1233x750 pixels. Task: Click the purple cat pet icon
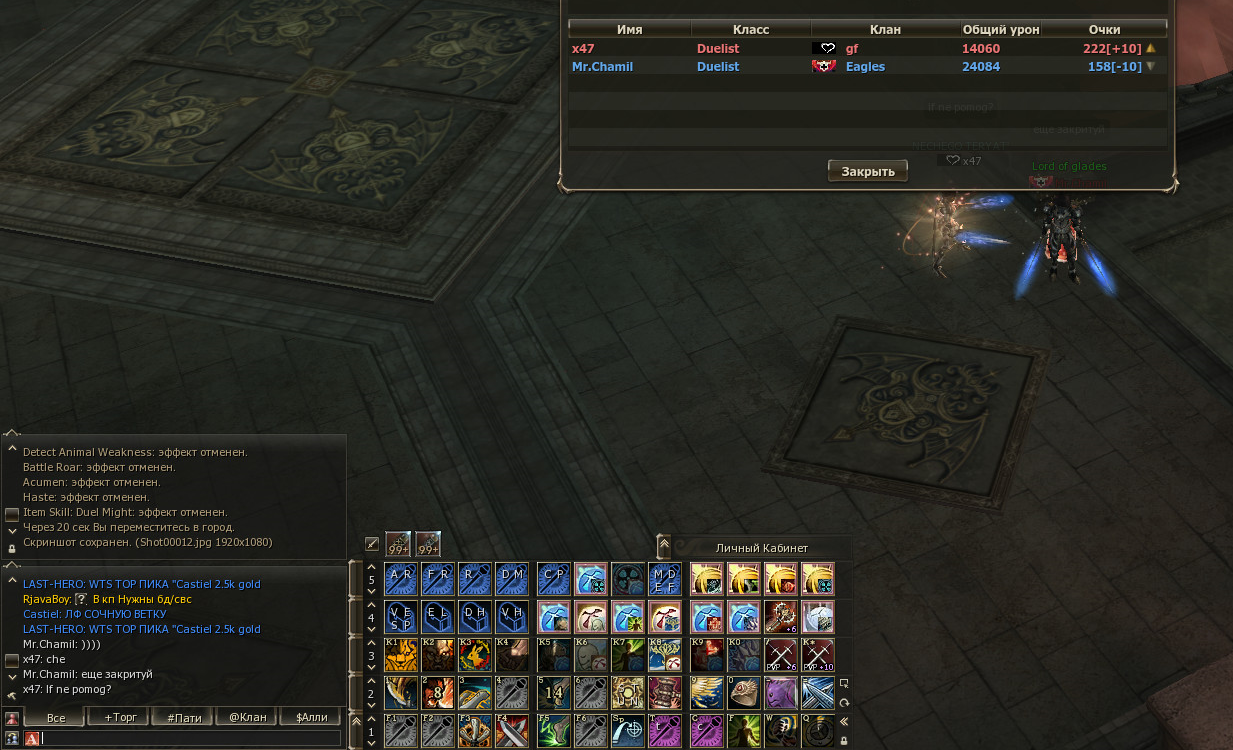[780, 692]
